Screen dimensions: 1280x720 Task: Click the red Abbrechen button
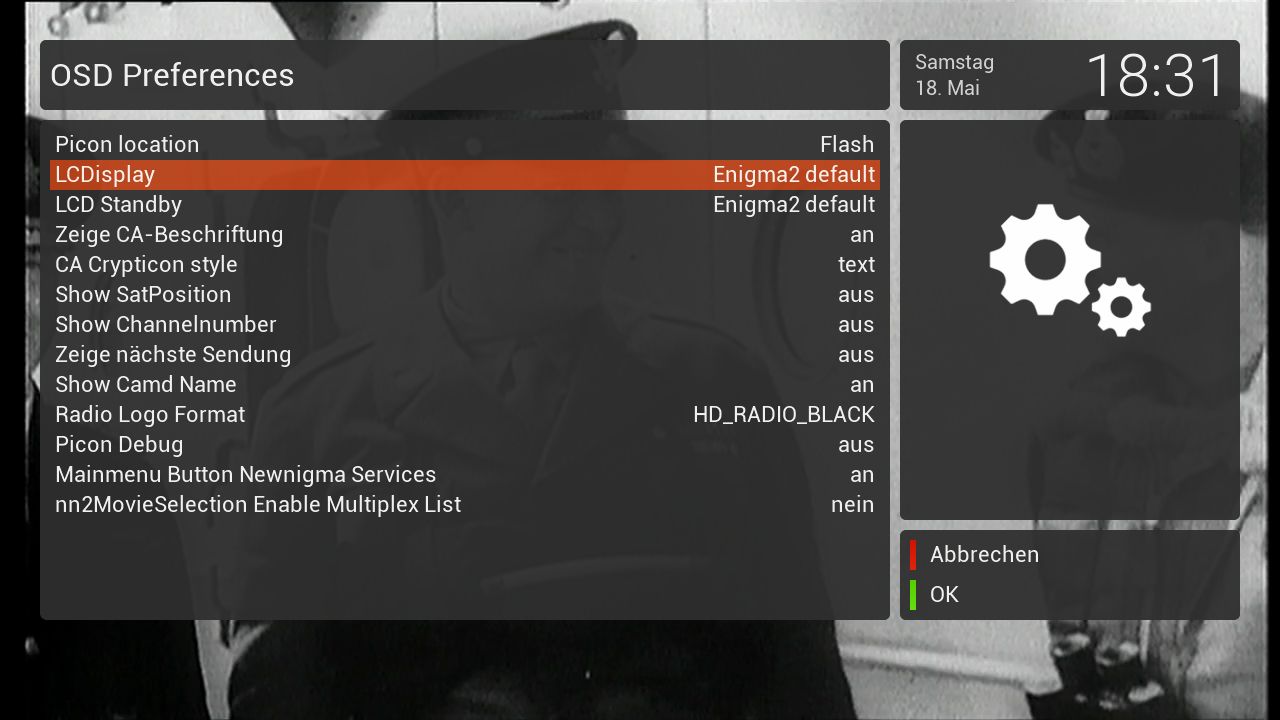[983, 554]
